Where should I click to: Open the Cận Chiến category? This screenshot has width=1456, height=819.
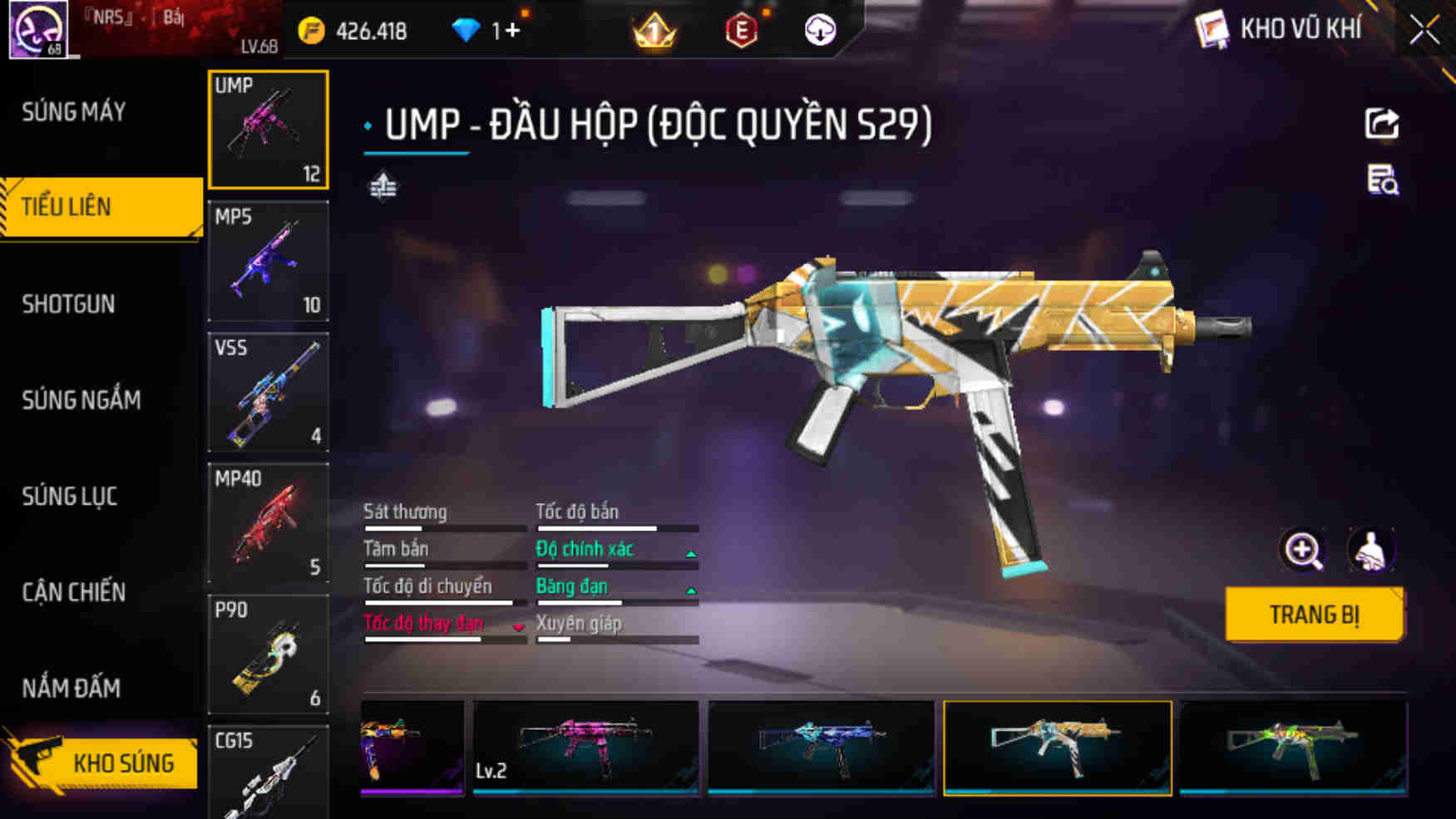74,592
